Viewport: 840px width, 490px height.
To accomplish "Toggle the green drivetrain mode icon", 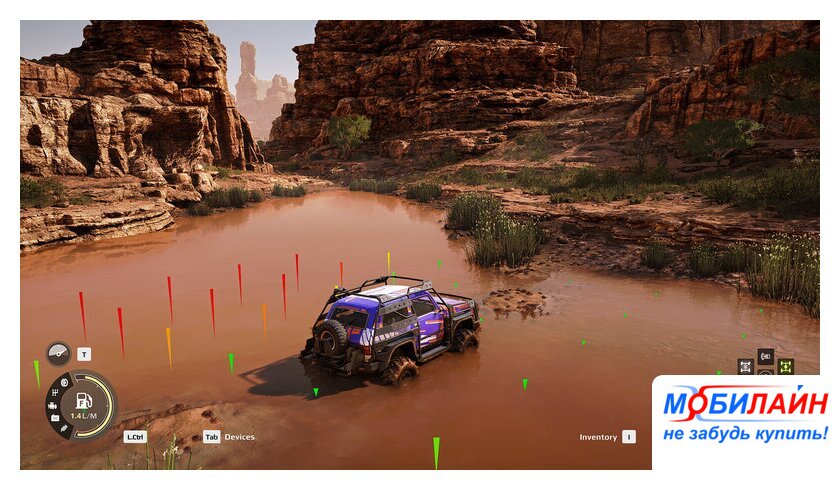I will (785, 366).
